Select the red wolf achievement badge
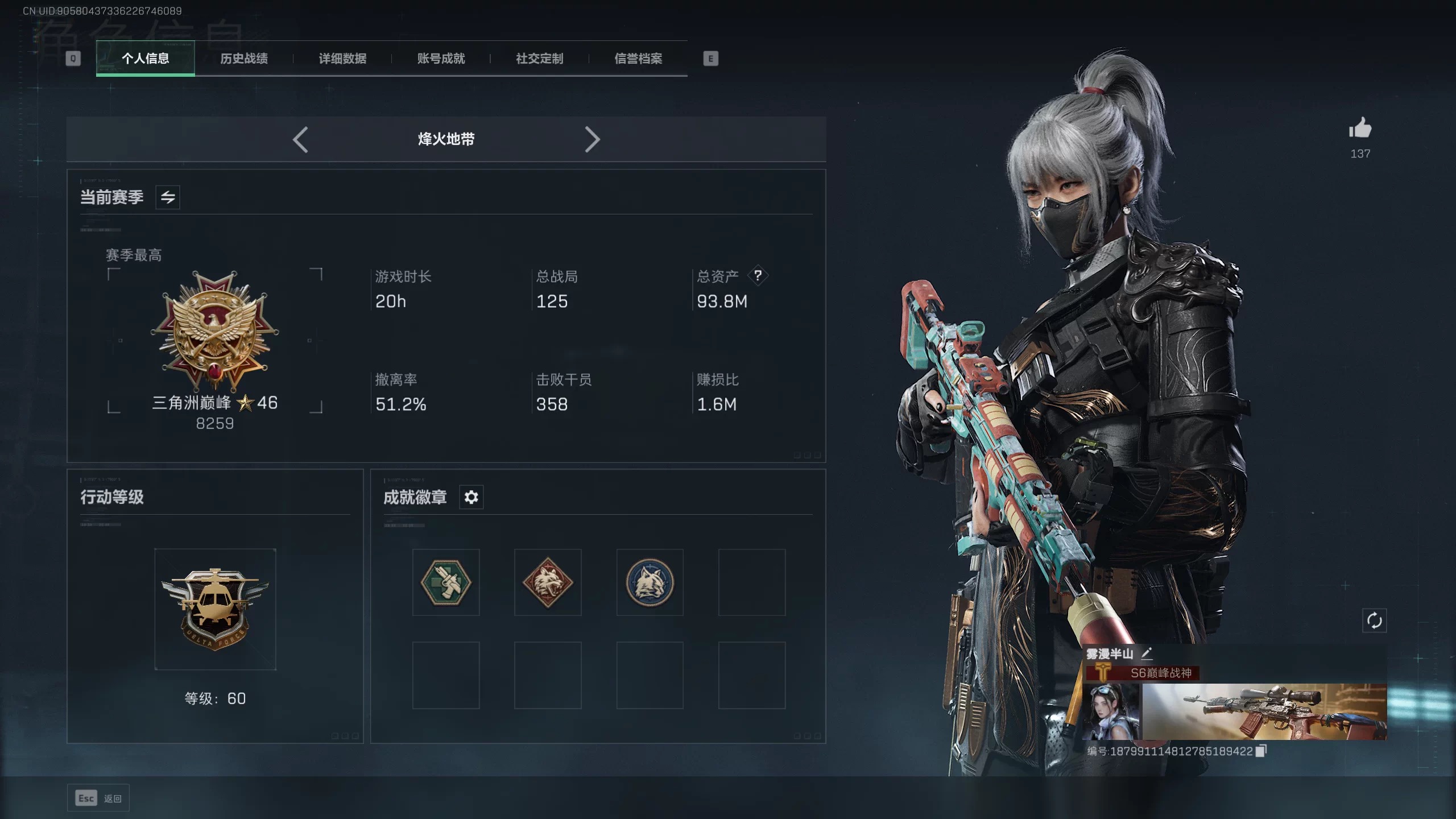The image size is (1456, 819). pyautogui.click(x=548, y=582)
